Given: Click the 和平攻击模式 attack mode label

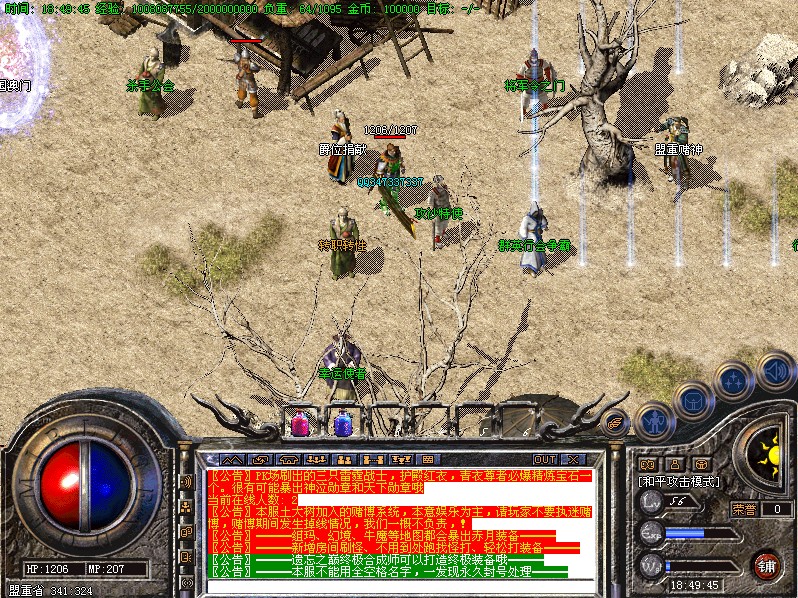Looking at the screenshot, I should click(x=680, y=481).
